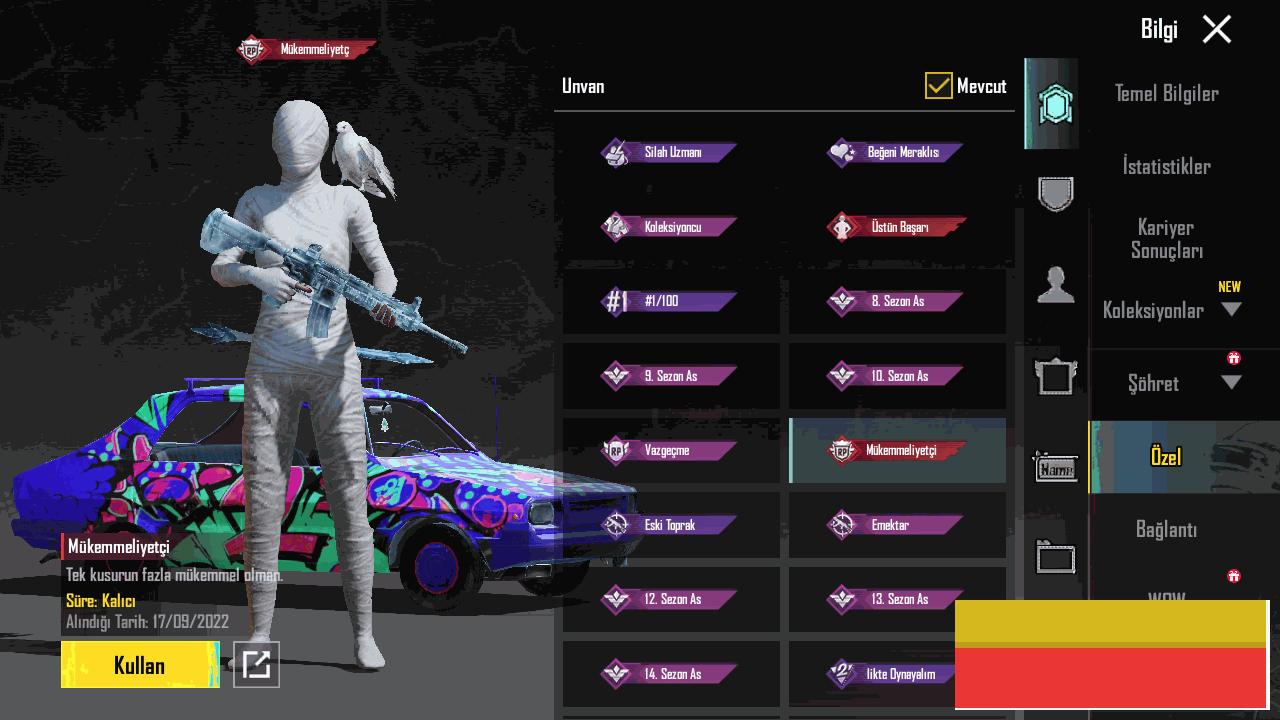Close the Bilgi profile screen
1280x720 pixels.
(x=1216, y=29)
